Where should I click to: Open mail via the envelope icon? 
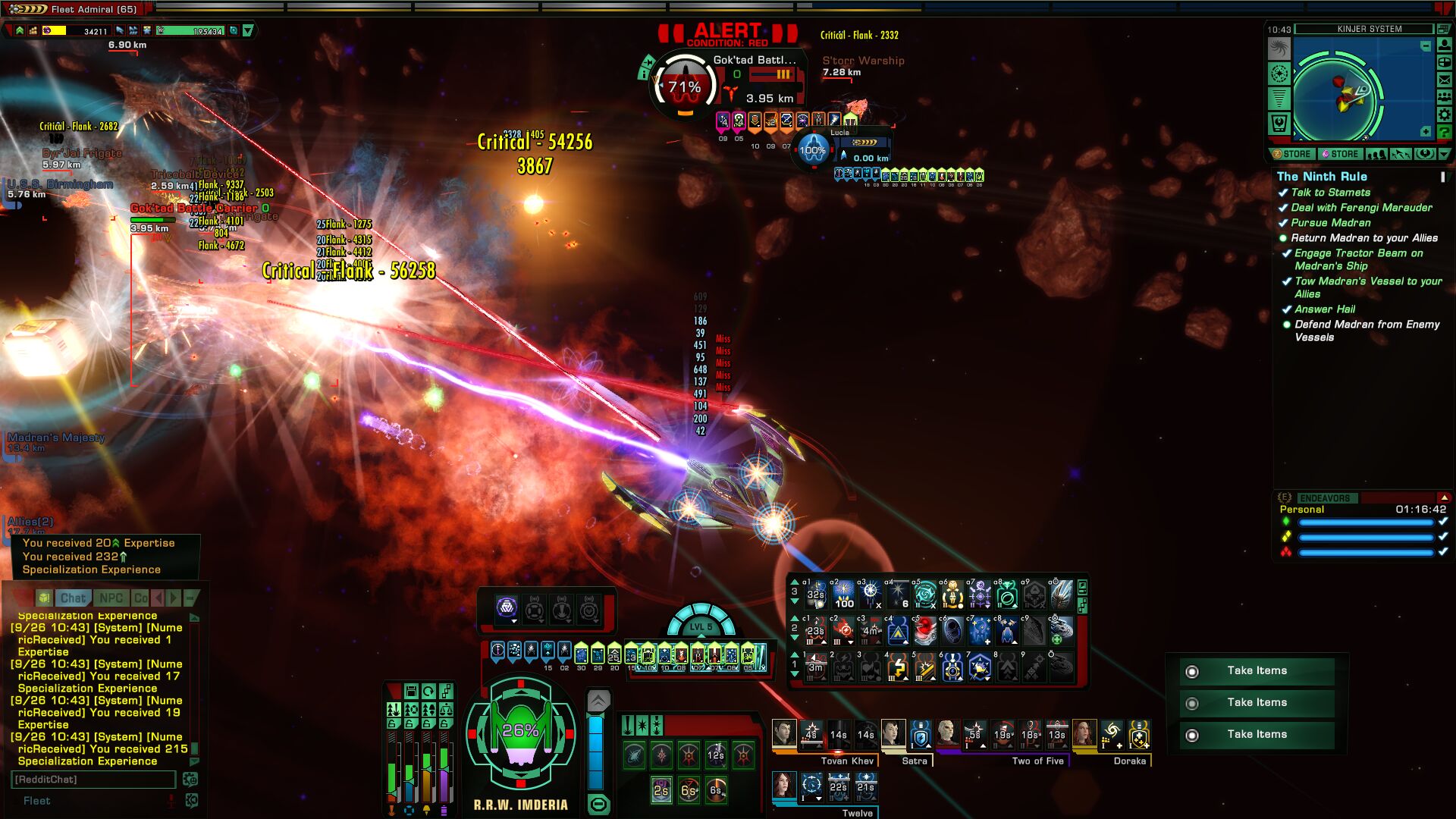pos(1445,80)
